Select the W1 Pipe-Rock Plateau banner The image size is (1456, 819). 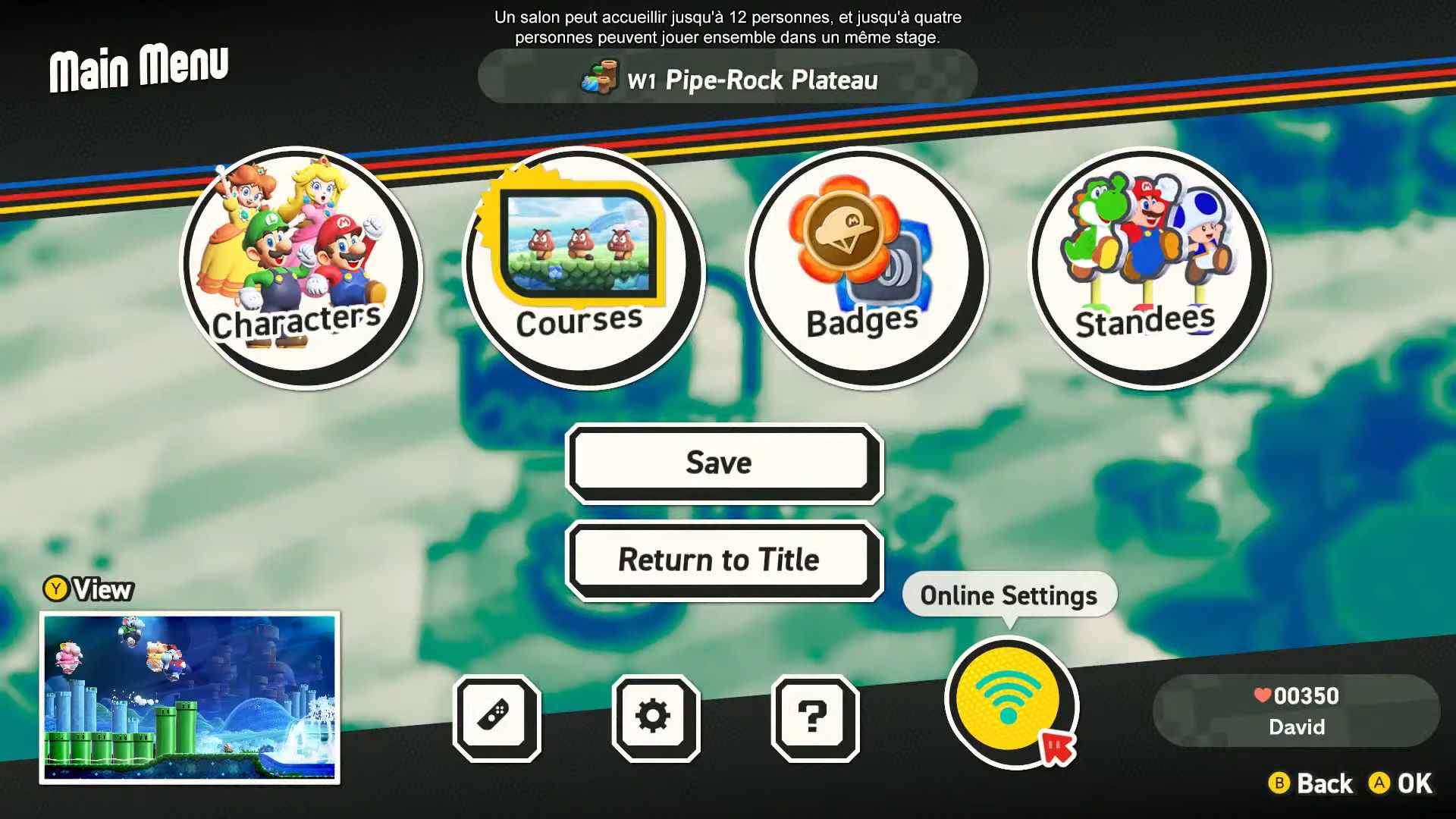pos(728,78)
